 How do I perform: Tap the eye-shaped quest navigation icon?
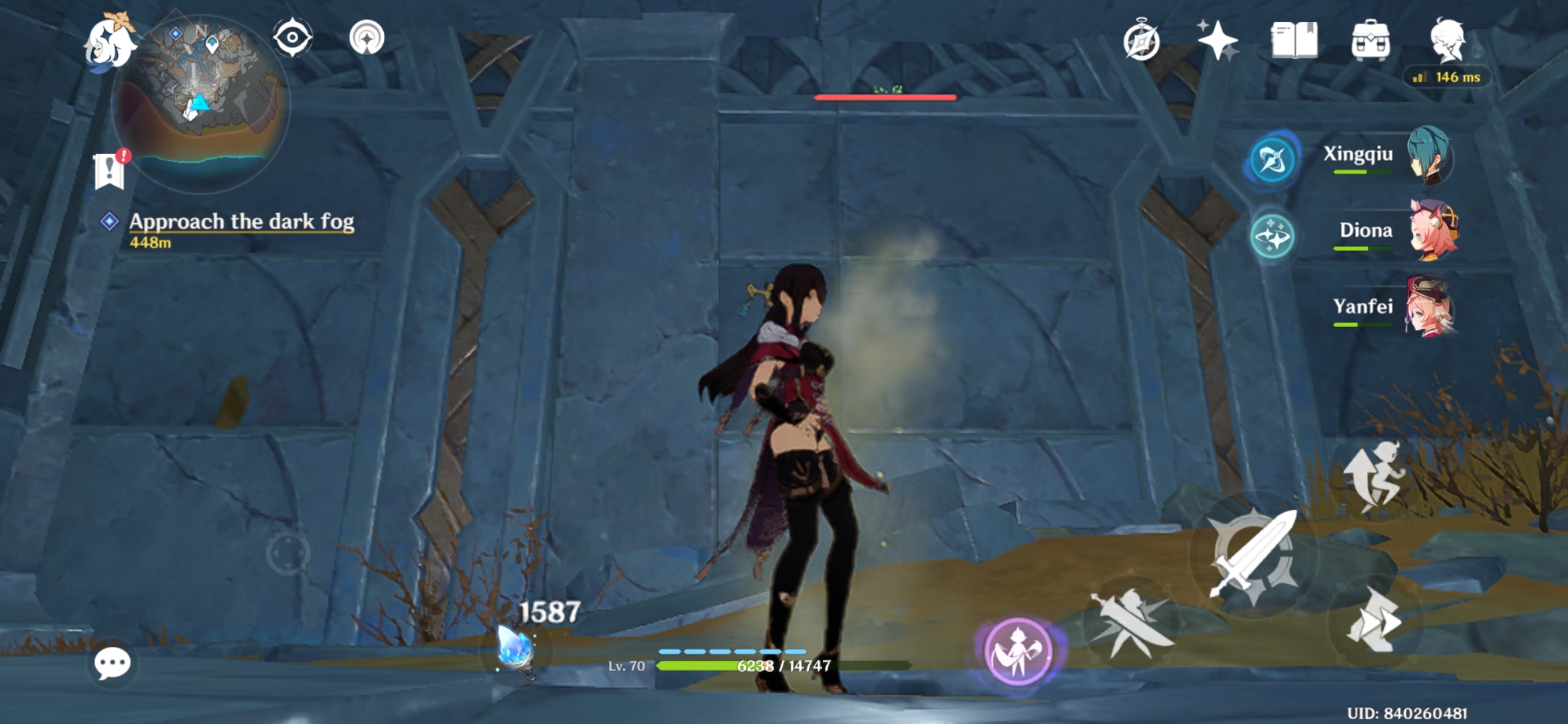[293, 37]
